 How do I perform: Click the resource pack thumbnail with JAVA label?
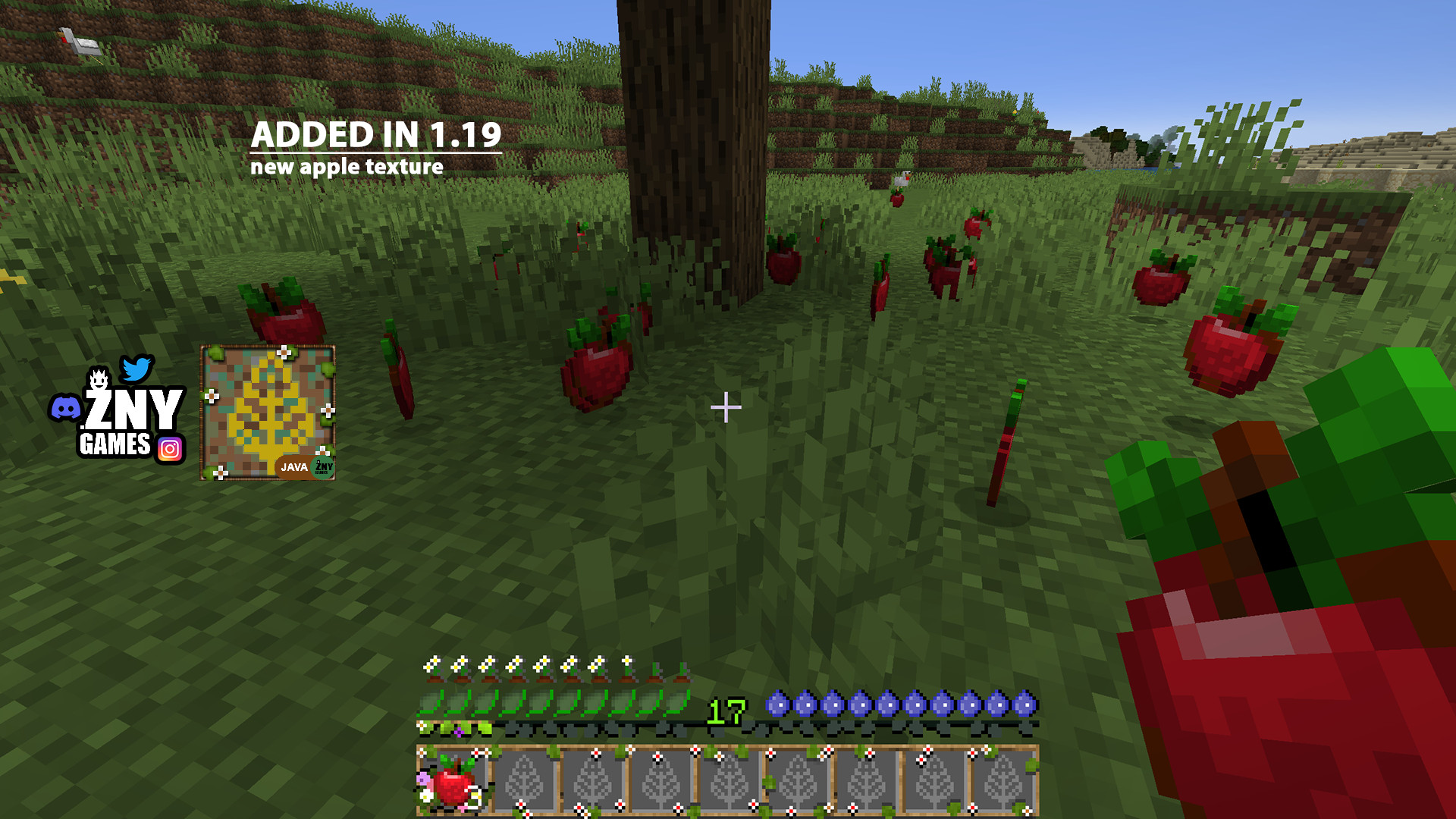pos(268,413)
